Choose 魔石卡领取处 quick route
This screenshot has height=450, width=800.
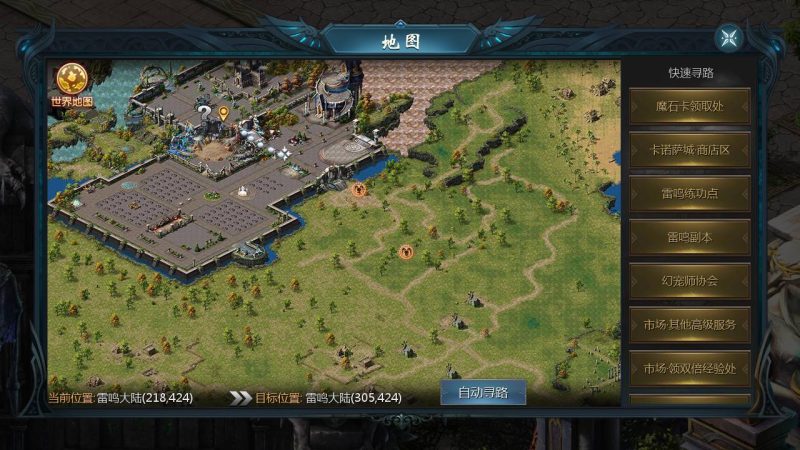point(689,106)
